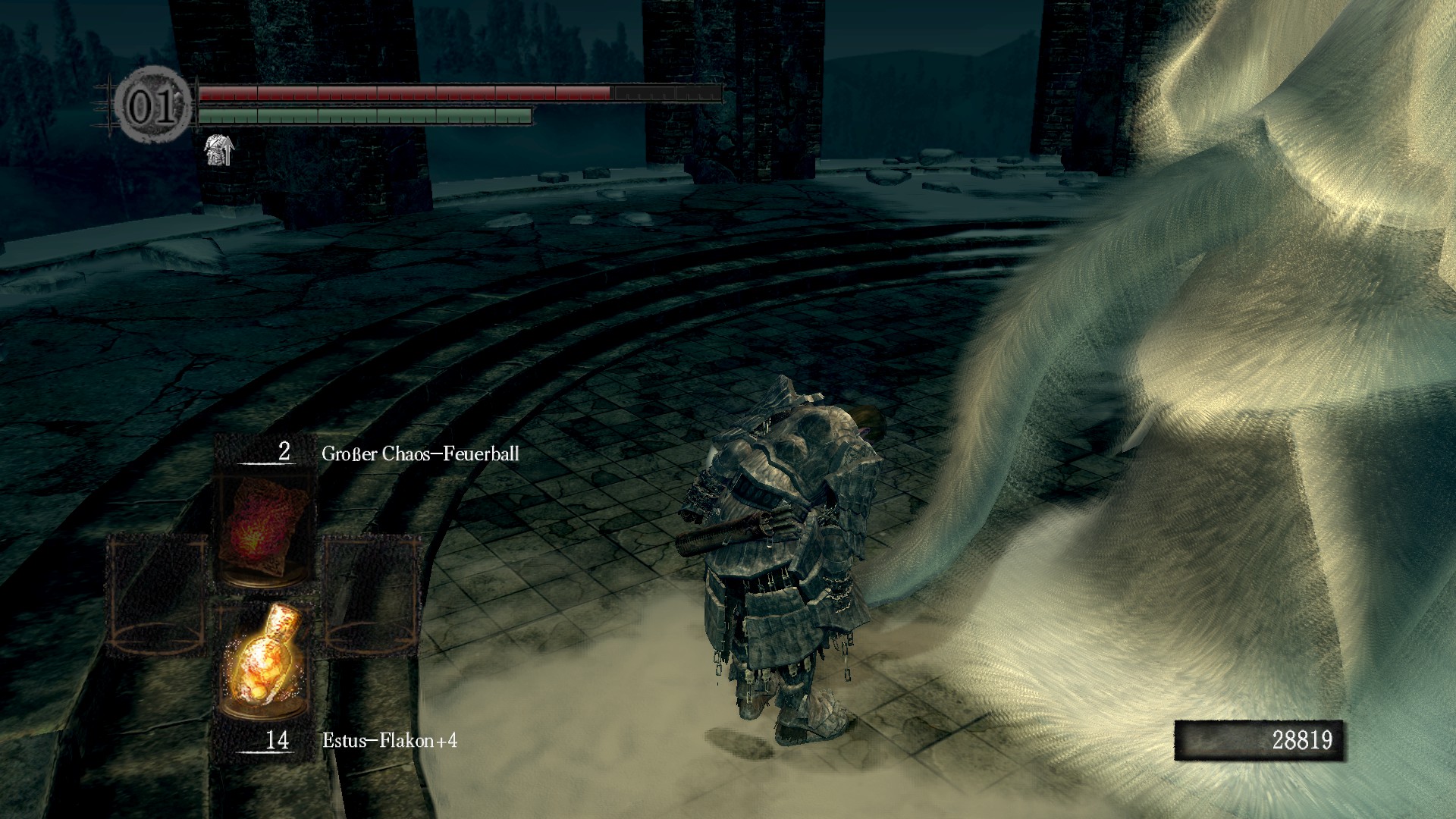Click the armor buff status icon
Screen dimensions: 1456x819
pos(219,149)
